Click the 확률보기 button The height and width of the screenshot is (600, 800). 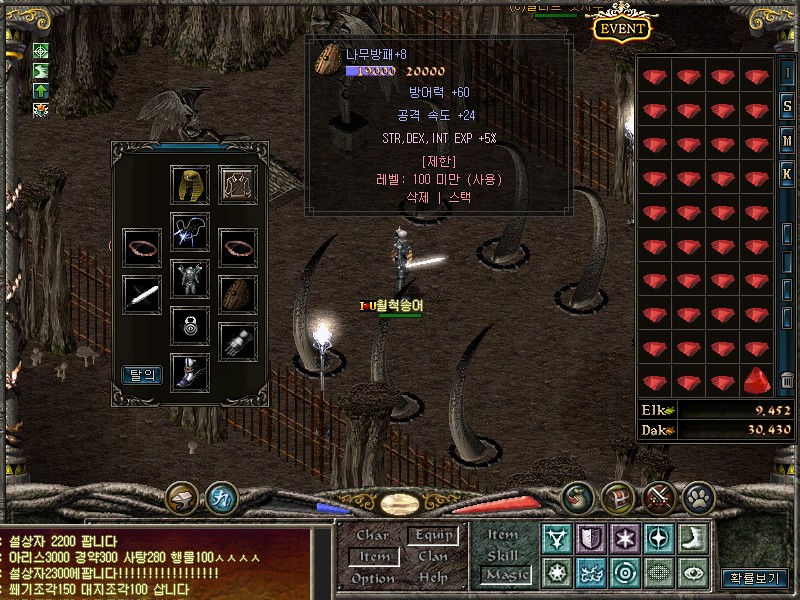click(754, 578)
